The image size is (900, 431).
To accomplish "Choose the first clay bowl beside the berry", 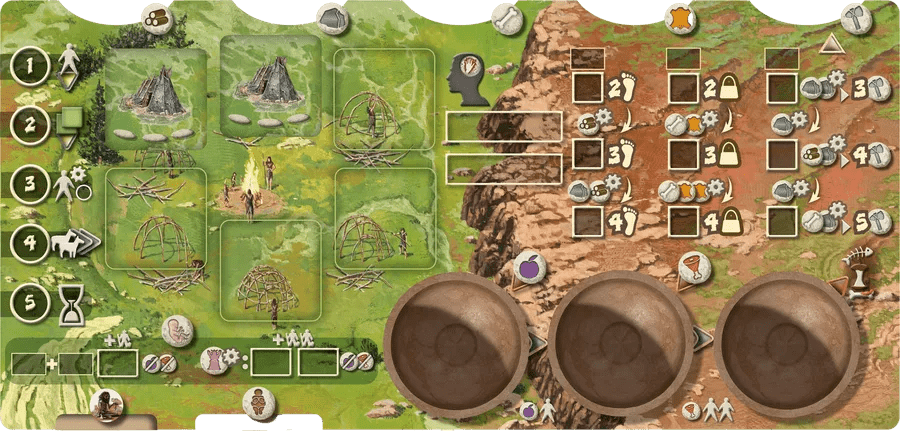I will 457,339.
